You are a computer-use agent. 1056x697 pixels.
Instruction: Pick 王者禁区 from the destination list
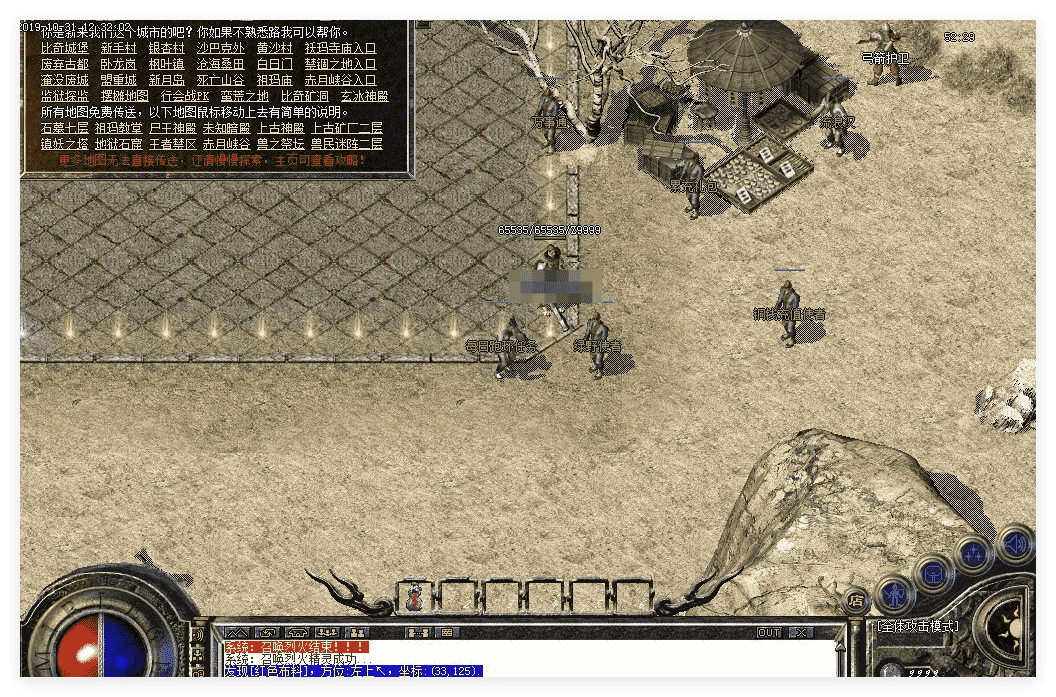[172, 144]
